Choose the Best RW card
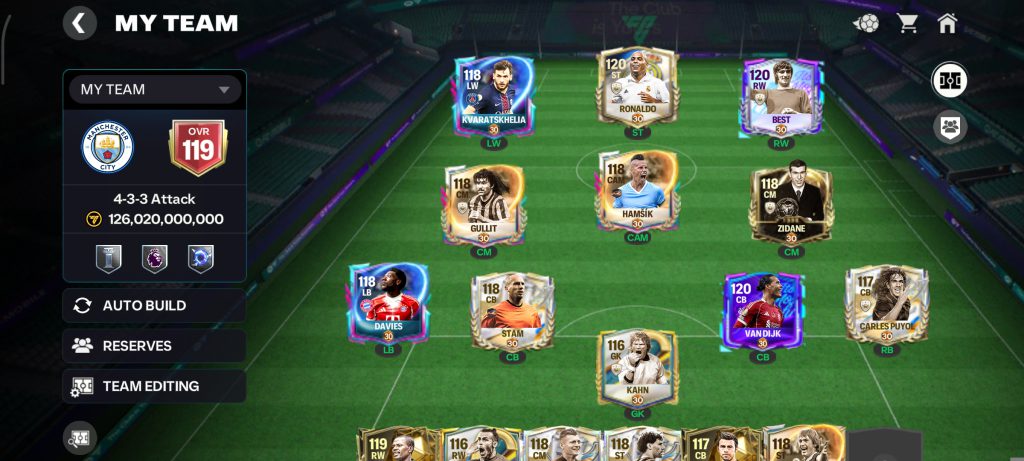Screen dimensions: 1024x461 (x=781, y=95)
